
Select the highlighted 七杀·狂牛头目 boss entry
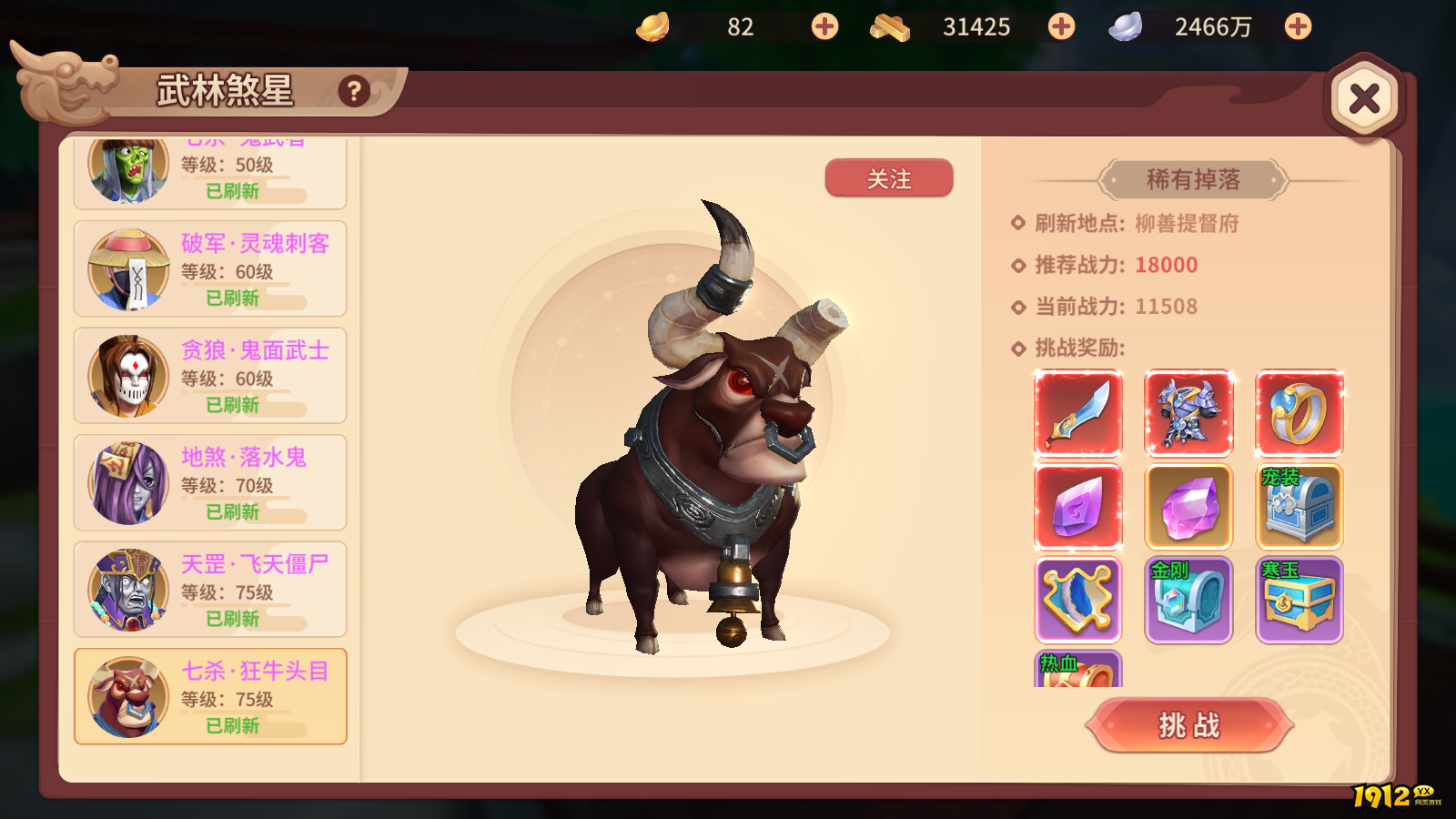207,696
